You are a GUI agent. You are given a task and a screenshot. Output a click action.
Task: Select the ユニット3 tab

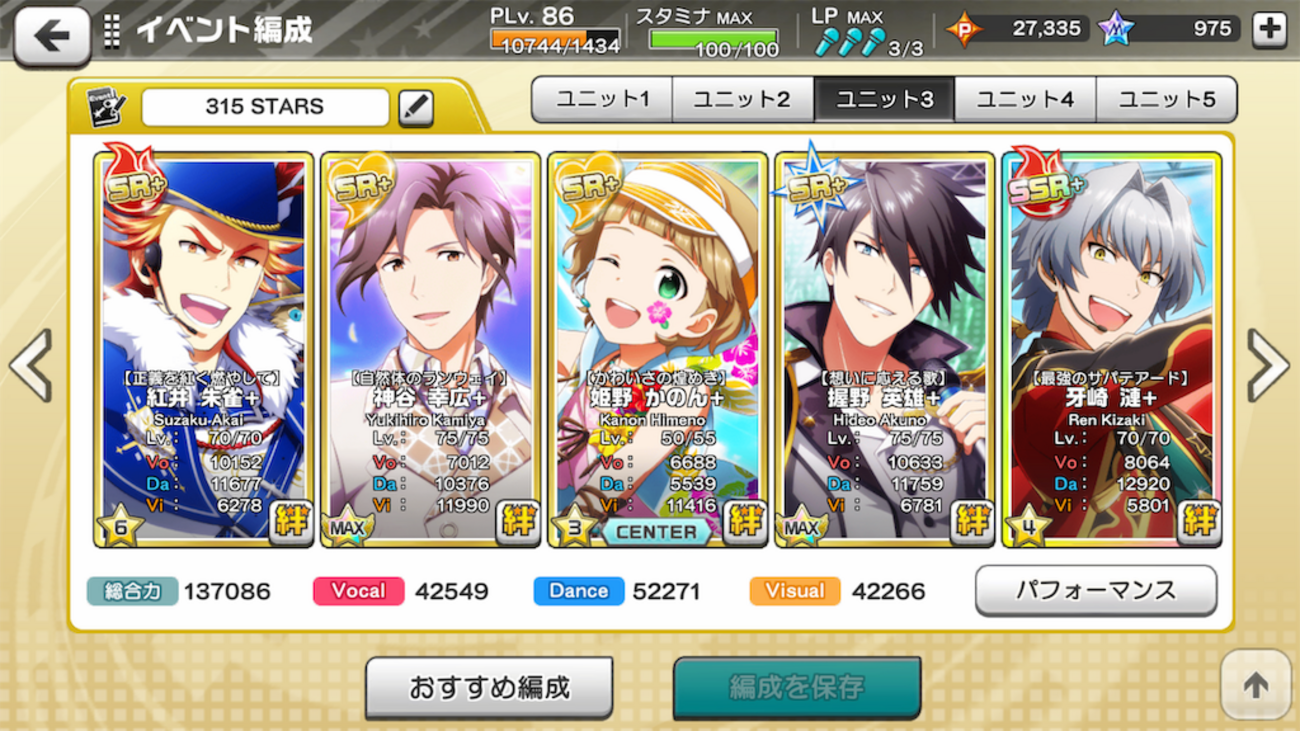click(x=884, y=99)
